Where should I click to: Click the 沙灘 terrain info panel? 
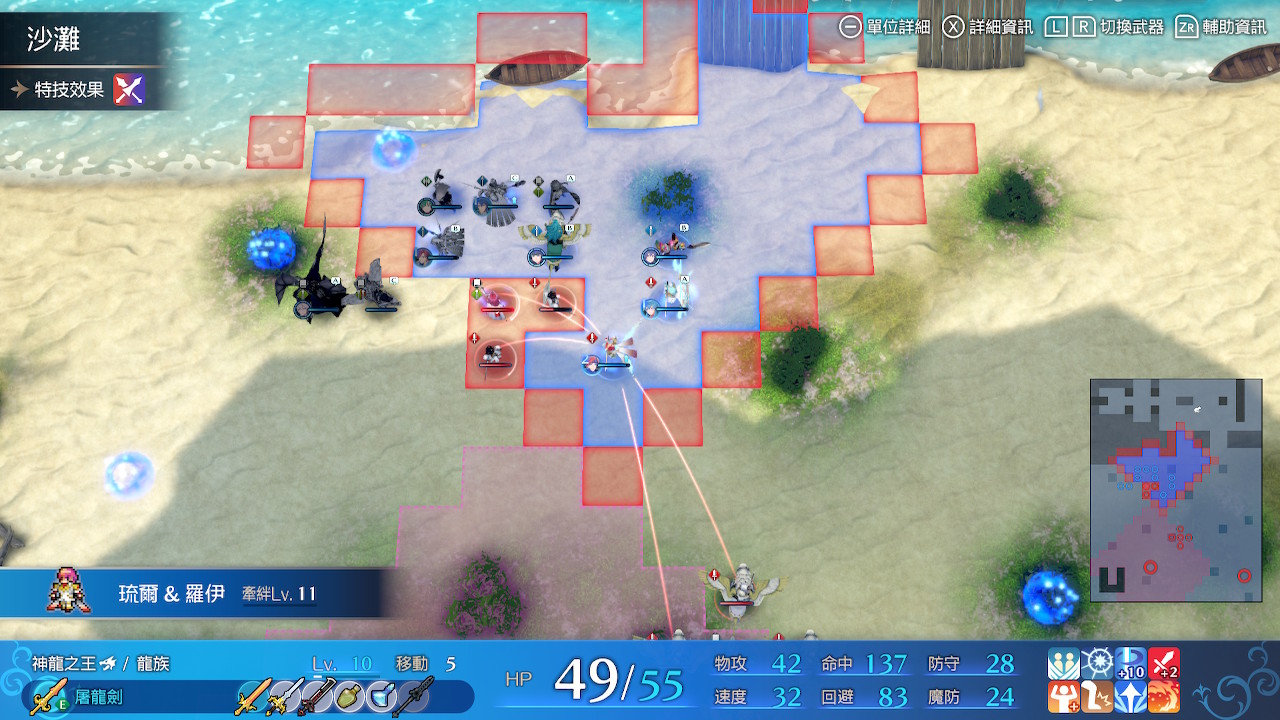[x=80, y=40]
